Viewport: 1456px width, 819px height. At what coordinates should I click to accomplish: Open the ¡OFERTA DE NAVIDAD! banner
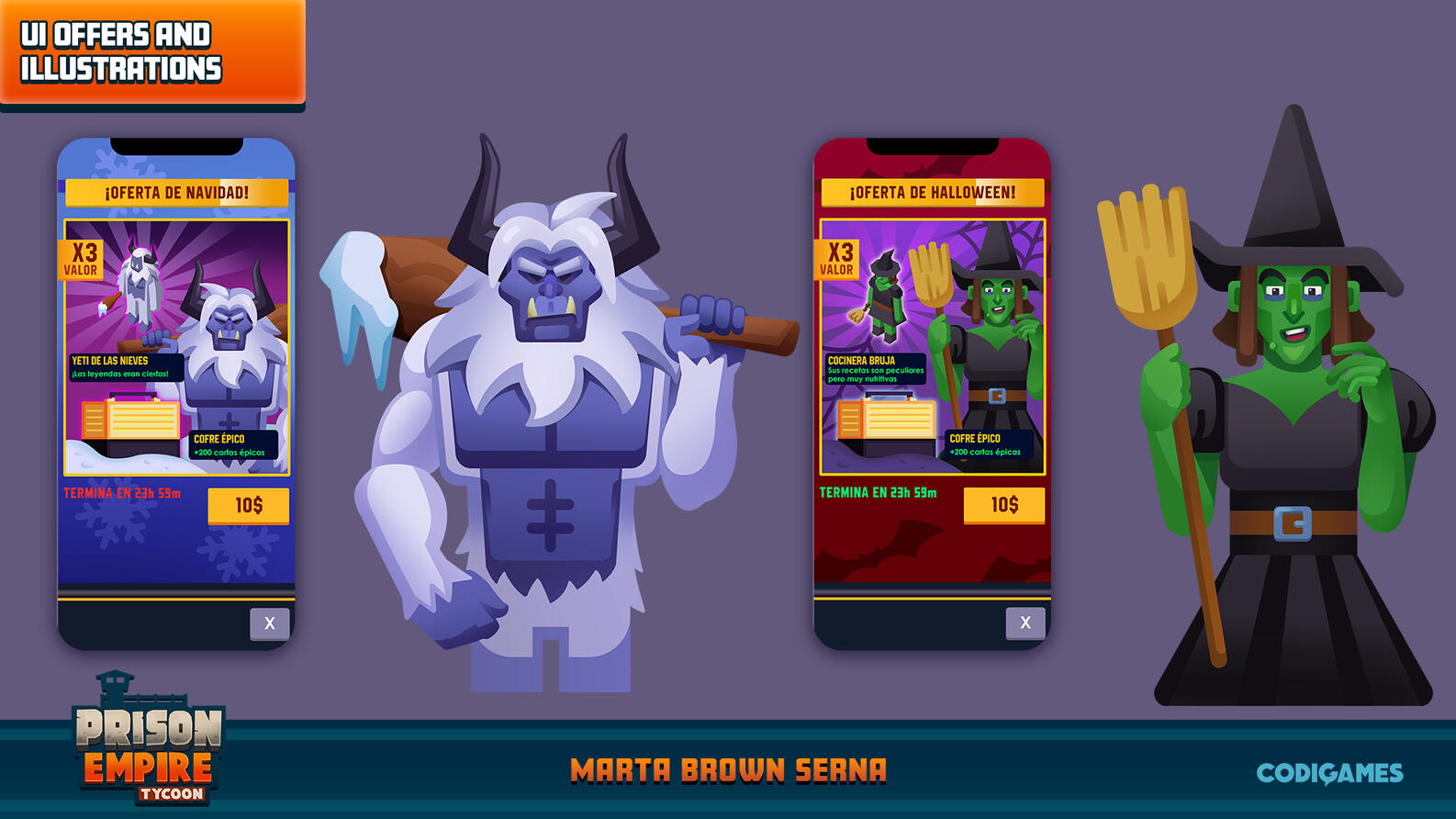[174, 190]
